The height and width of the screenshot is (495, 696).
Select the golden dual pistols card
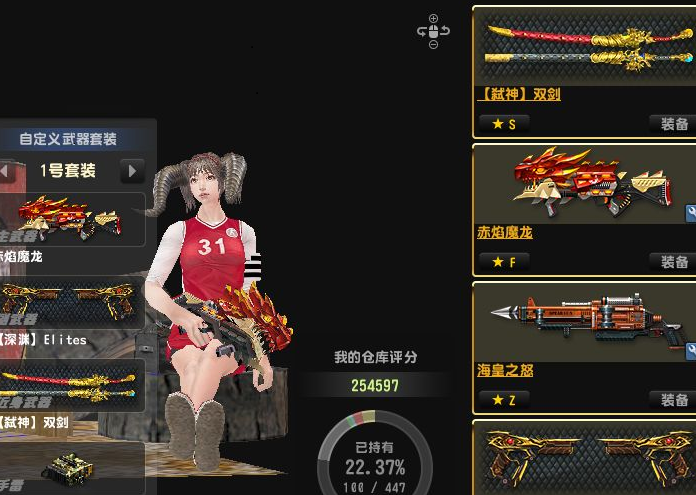click(x=584, y=462)
